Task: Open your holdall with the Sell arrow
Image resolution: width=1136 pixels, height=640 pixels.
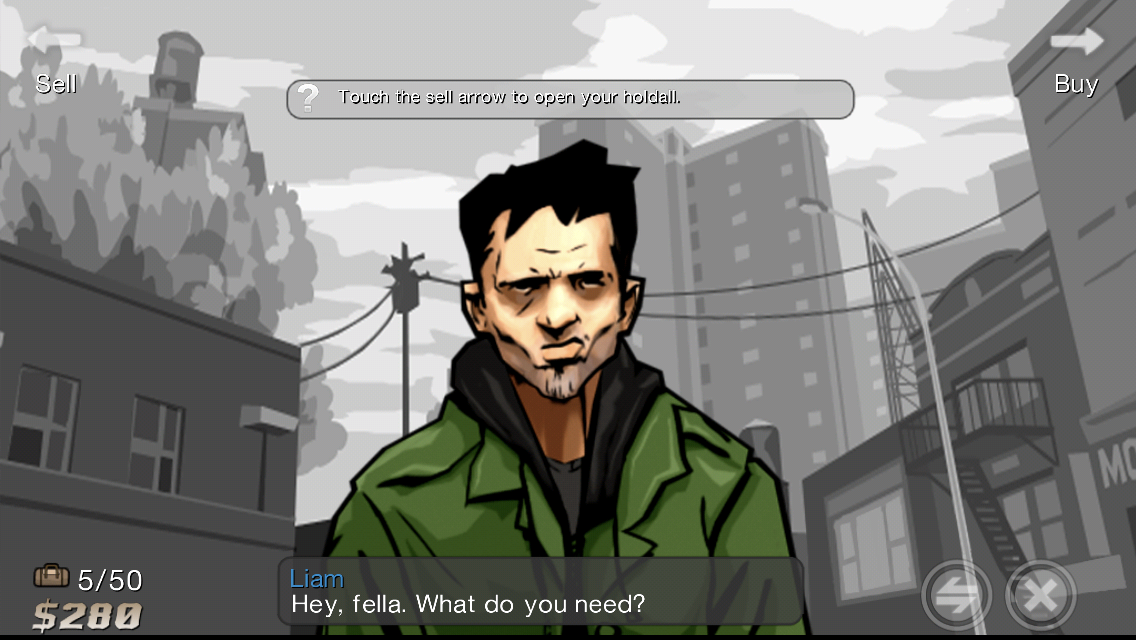Action: 54,41
